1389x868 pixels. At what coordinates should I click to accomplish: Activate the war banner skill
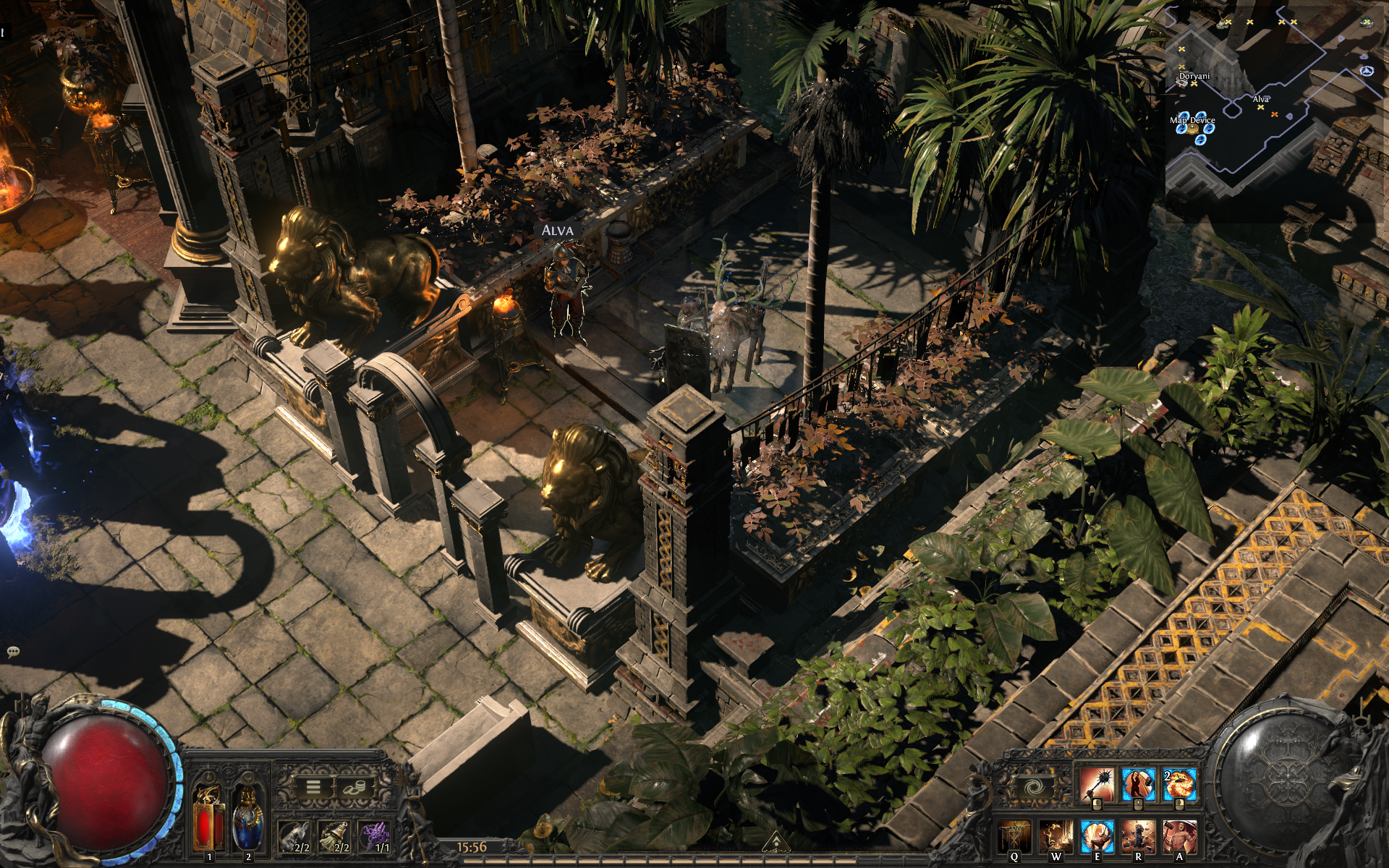(x=1014, y=837)
